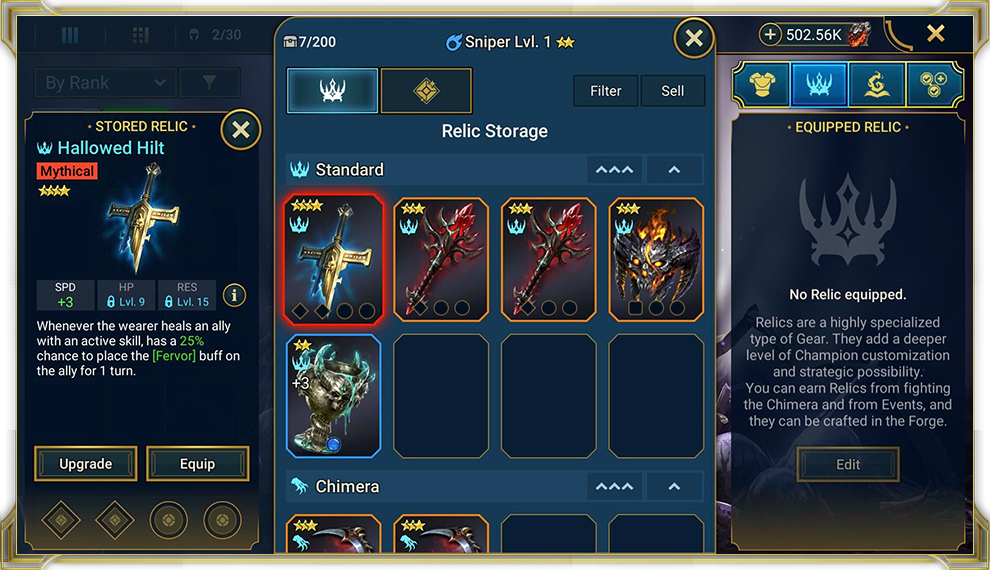Close the screen with the gold X
Screen dimensions: 990x570
pos(935,35)
